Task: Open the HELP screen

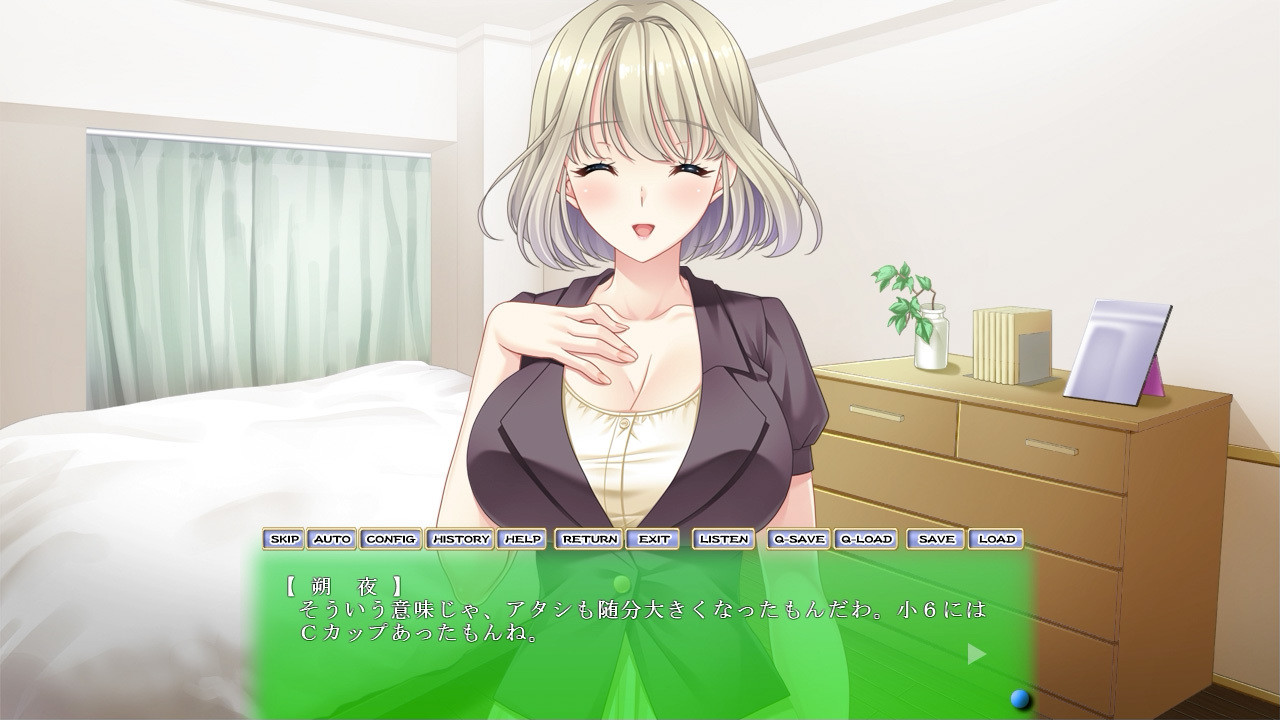Action: point(519,539)
